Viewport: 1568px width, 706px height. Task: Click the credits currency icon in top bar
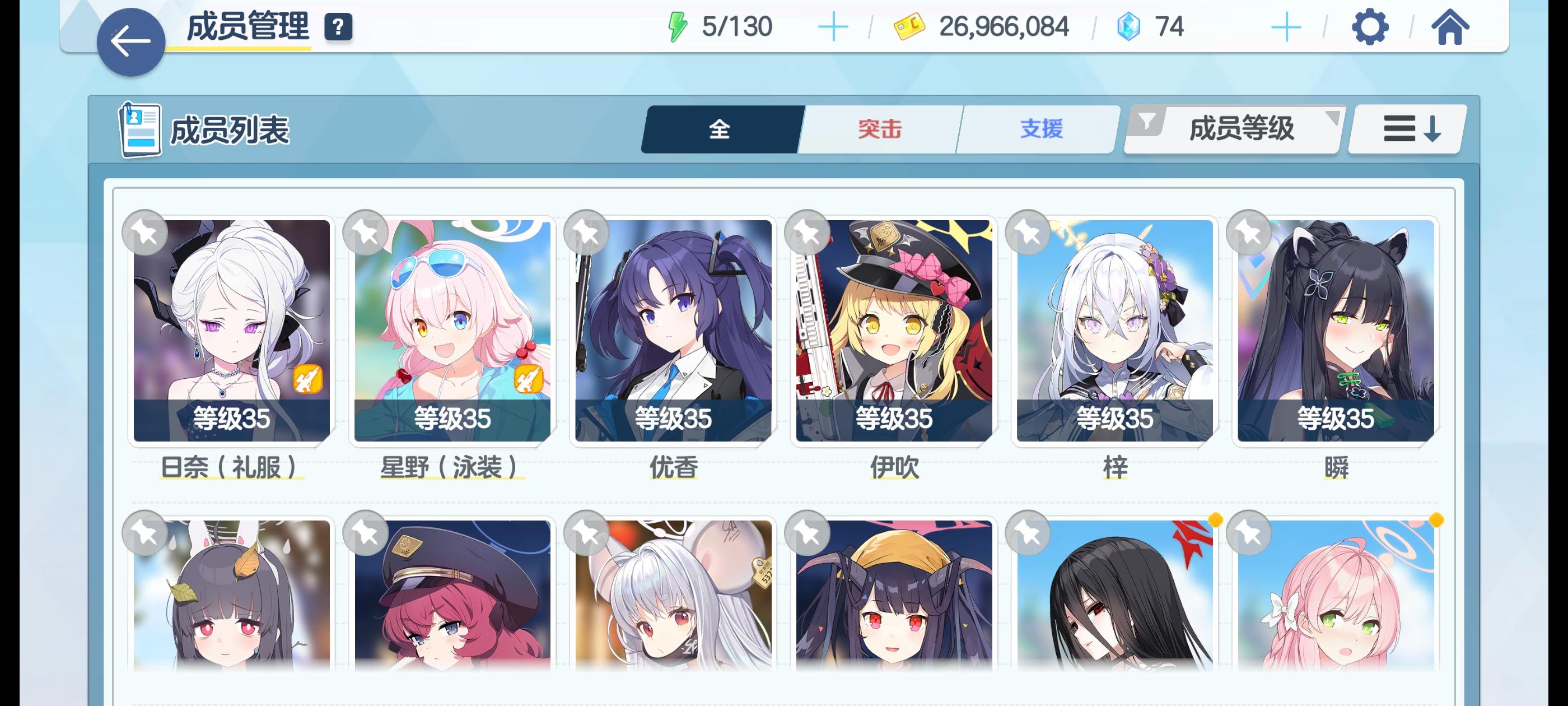[x=910, y=26]
